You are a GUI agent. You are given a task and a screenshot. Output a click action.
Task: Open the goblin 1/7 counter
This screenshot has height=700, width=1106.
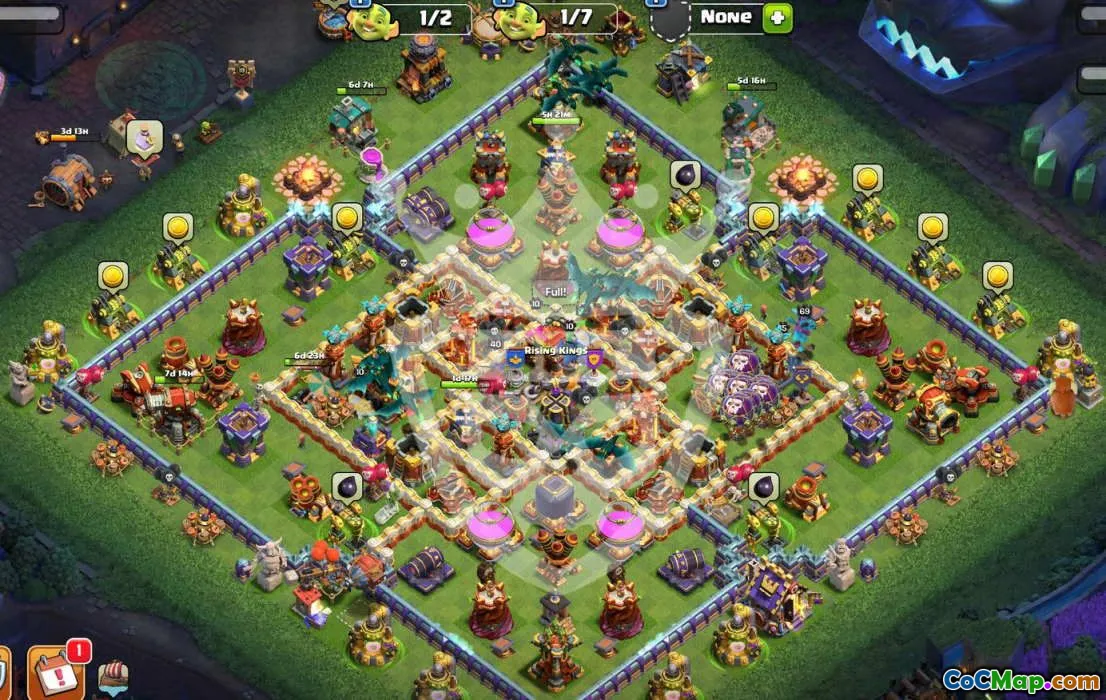556,18
